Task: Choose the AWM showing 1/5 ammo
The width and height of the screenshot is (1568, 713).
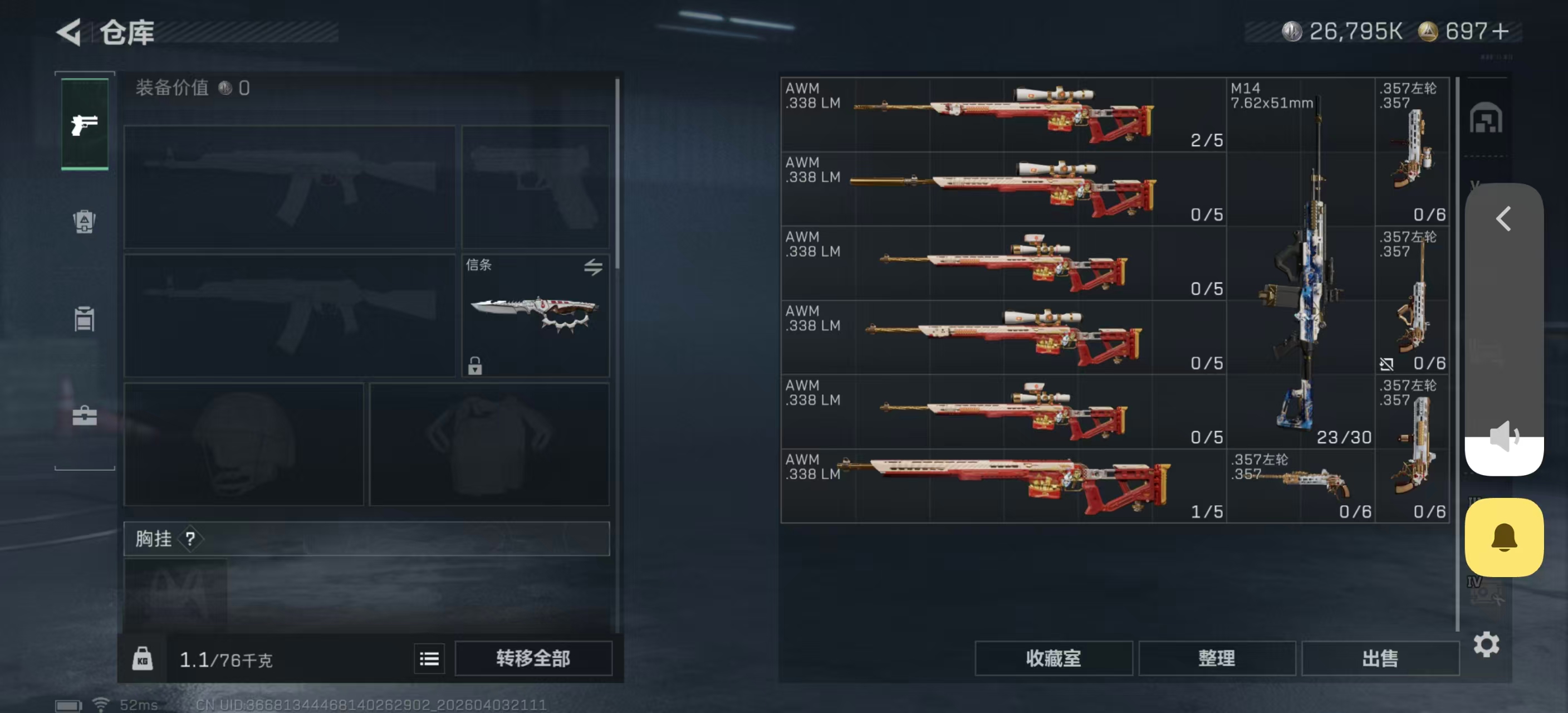Action: (1002, 486)
